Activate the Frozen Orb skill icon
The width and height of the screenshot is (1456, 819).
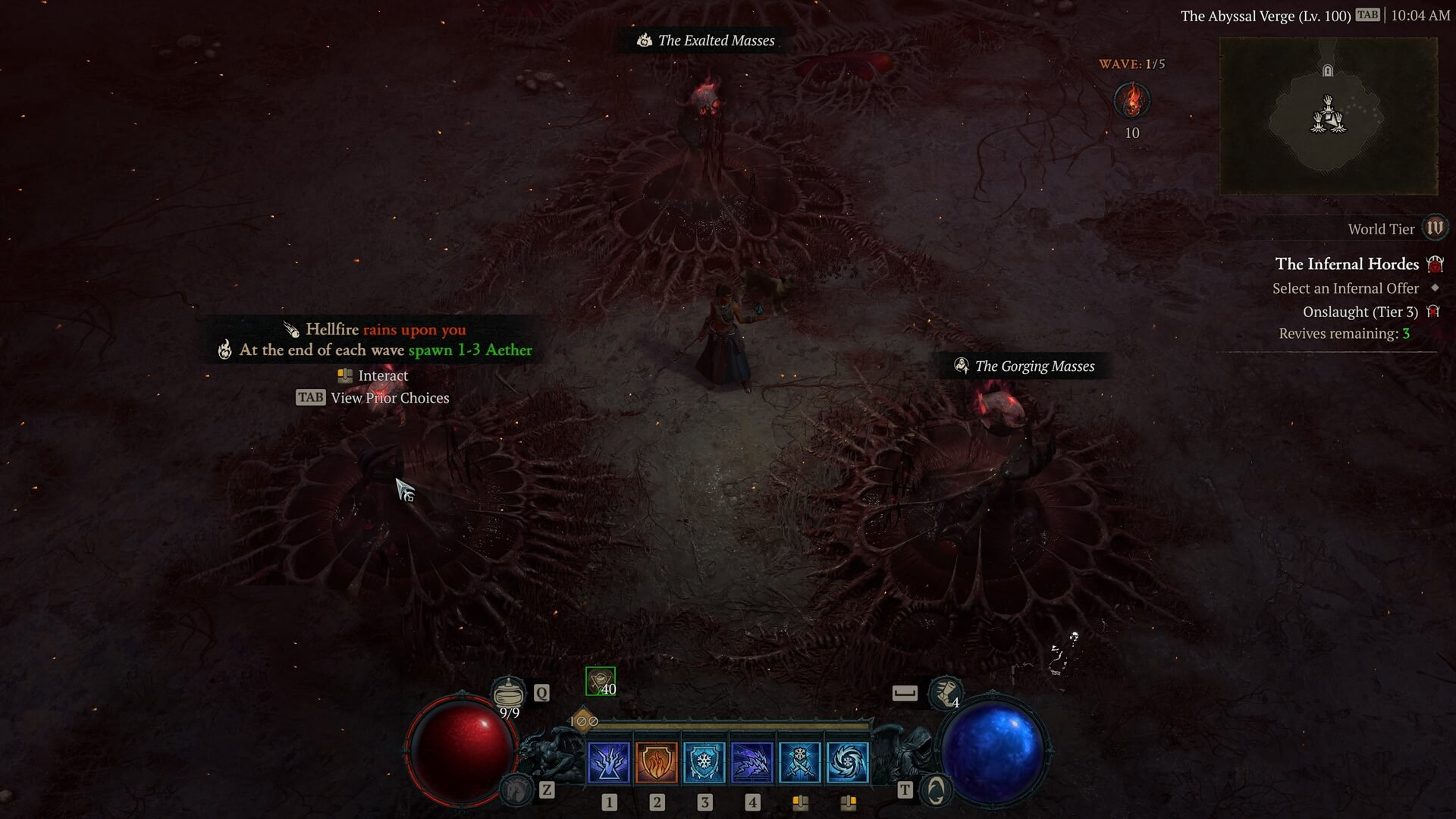click(848, 762)
